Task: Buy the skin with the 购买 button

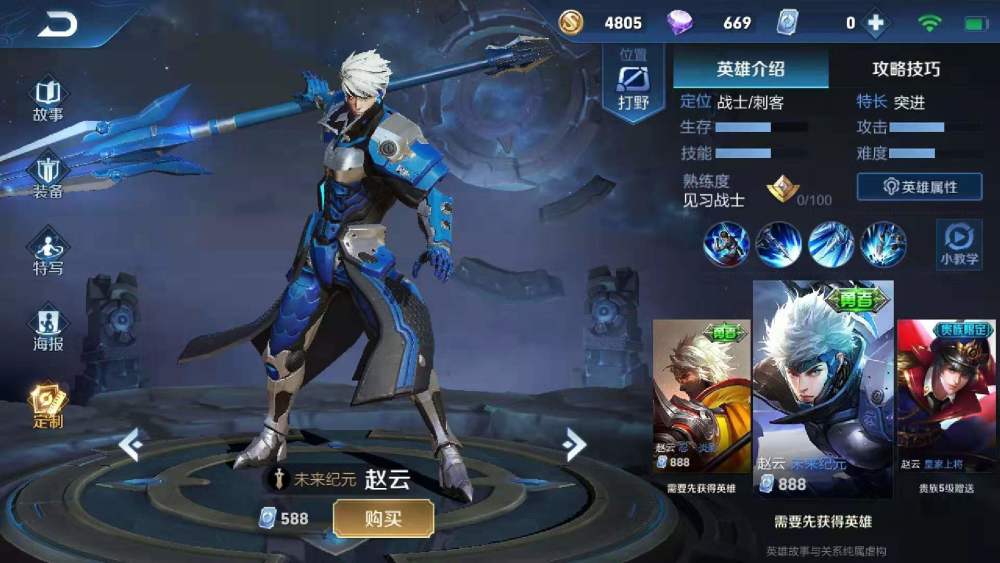Action: (x=383, y=518)
